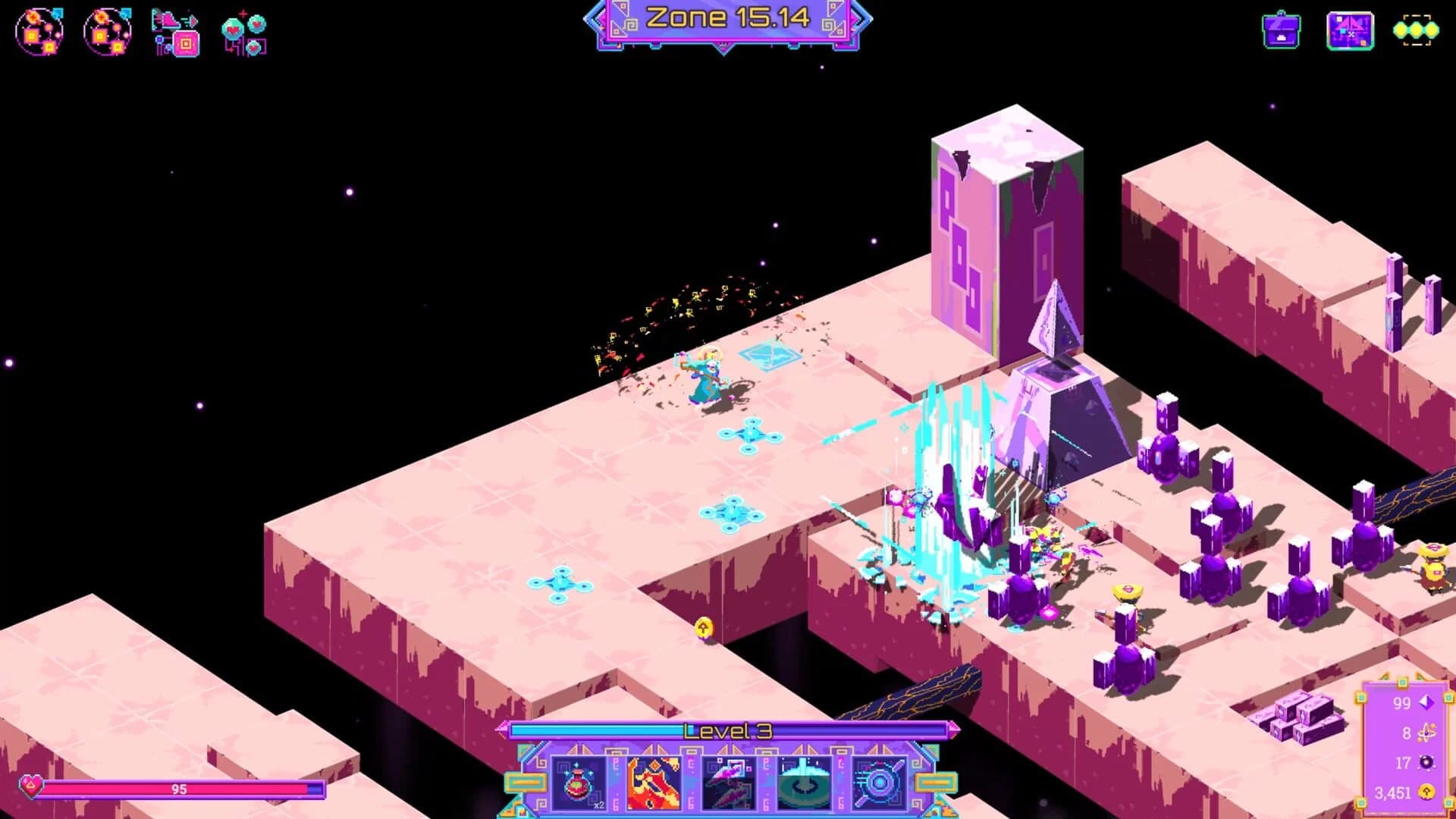This screenshot has height=819, width=1456.
Task: Open the minimap icon top-right
Action: [x=1349, y=32]
